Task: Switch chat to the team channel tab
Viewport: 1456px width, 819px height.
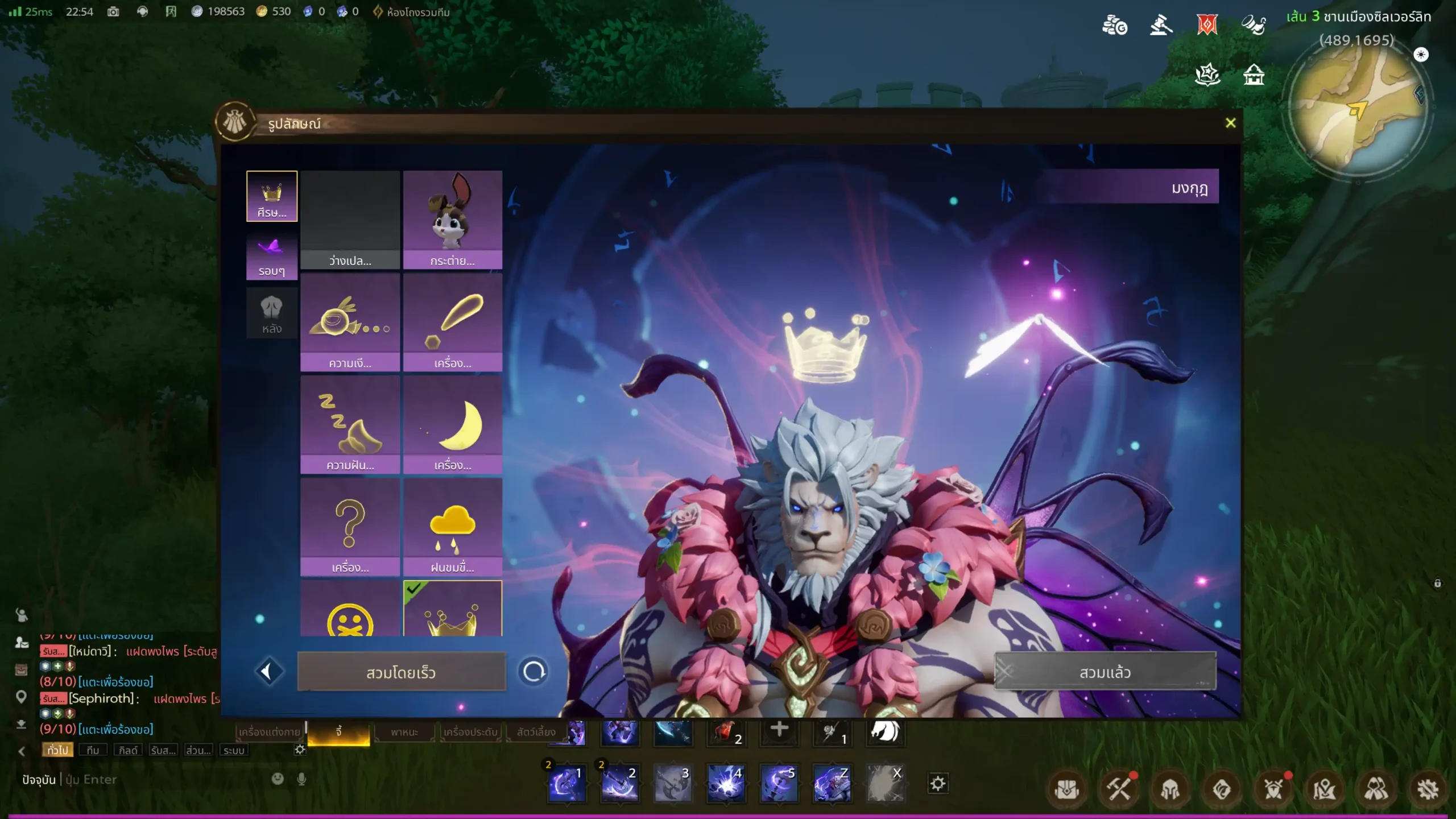Action: tap(93, 750)
